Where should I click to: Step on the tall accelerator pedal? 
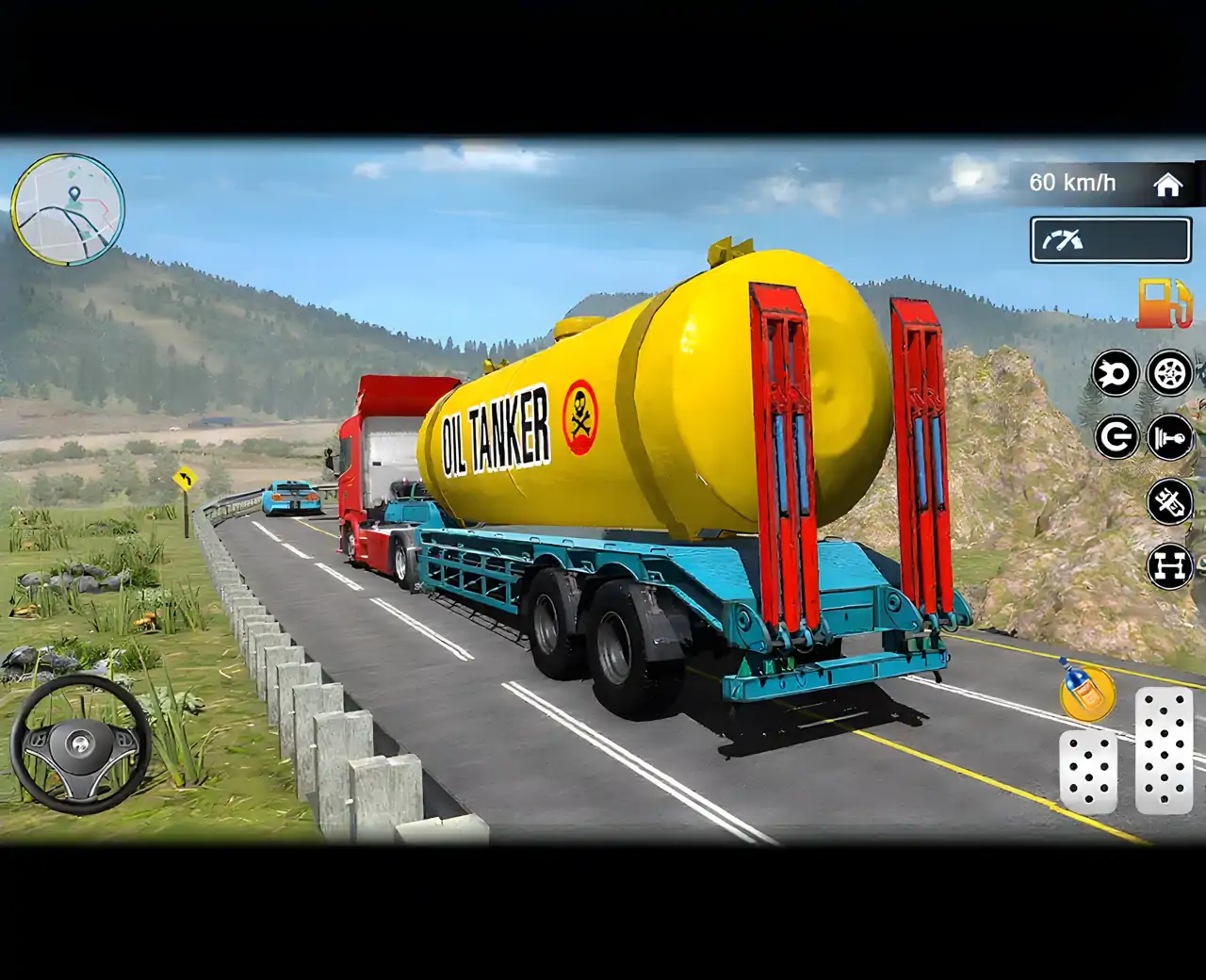1165,750
